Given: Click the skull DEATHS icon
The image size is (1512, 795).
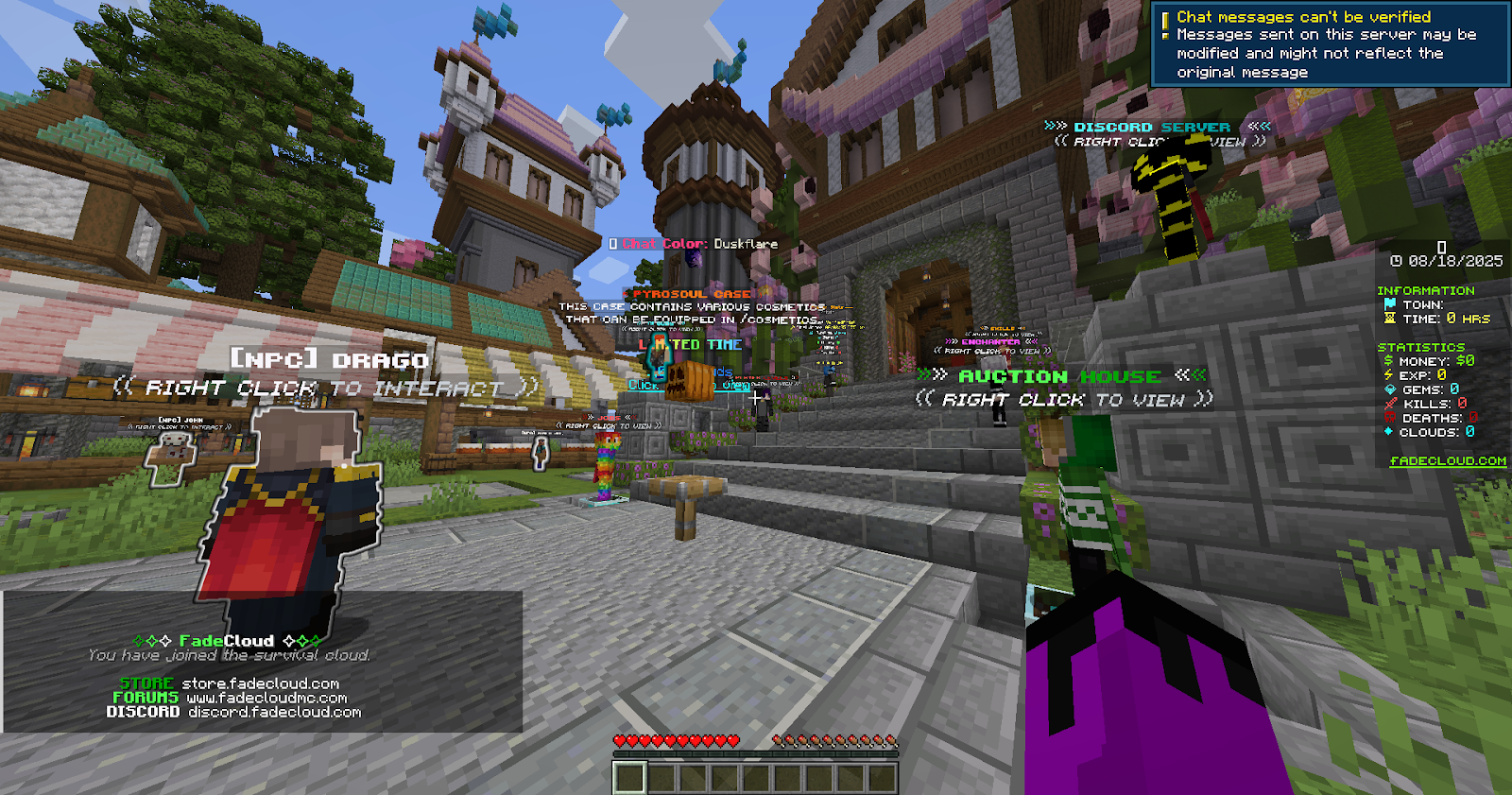Looking at the screenshot, I should 1388,418.
